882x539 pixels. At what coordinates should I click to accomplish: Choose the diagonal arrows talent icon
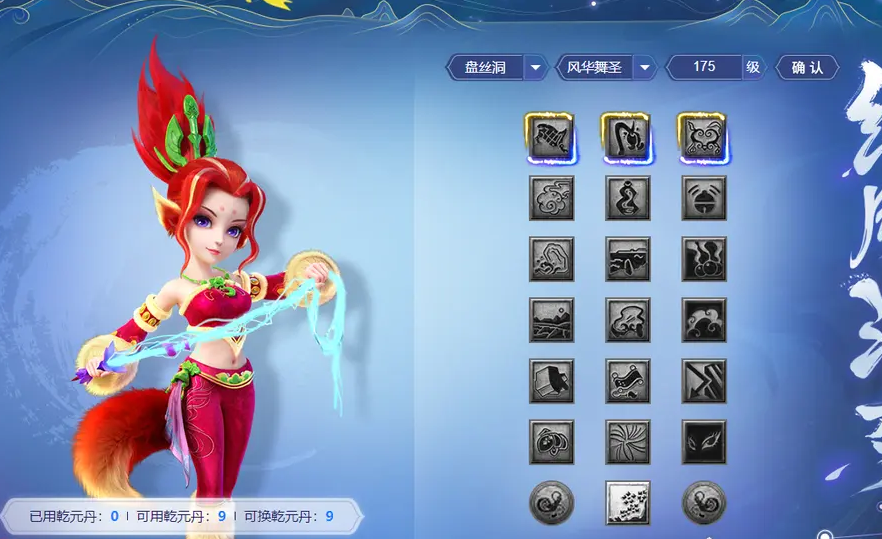click(704, 381)
